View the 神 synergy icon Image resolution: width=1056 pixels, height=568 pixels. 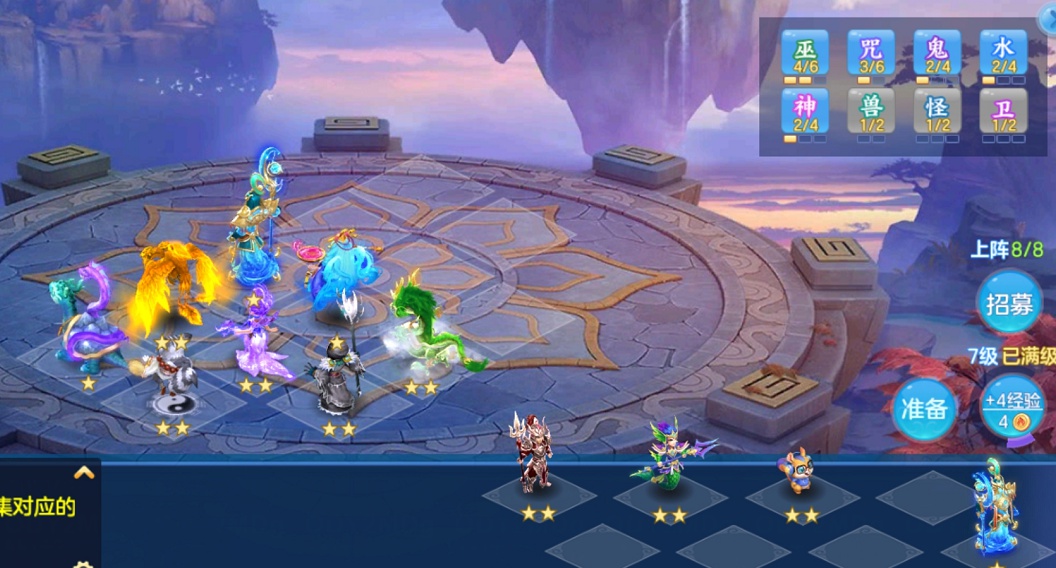(805, 111)
